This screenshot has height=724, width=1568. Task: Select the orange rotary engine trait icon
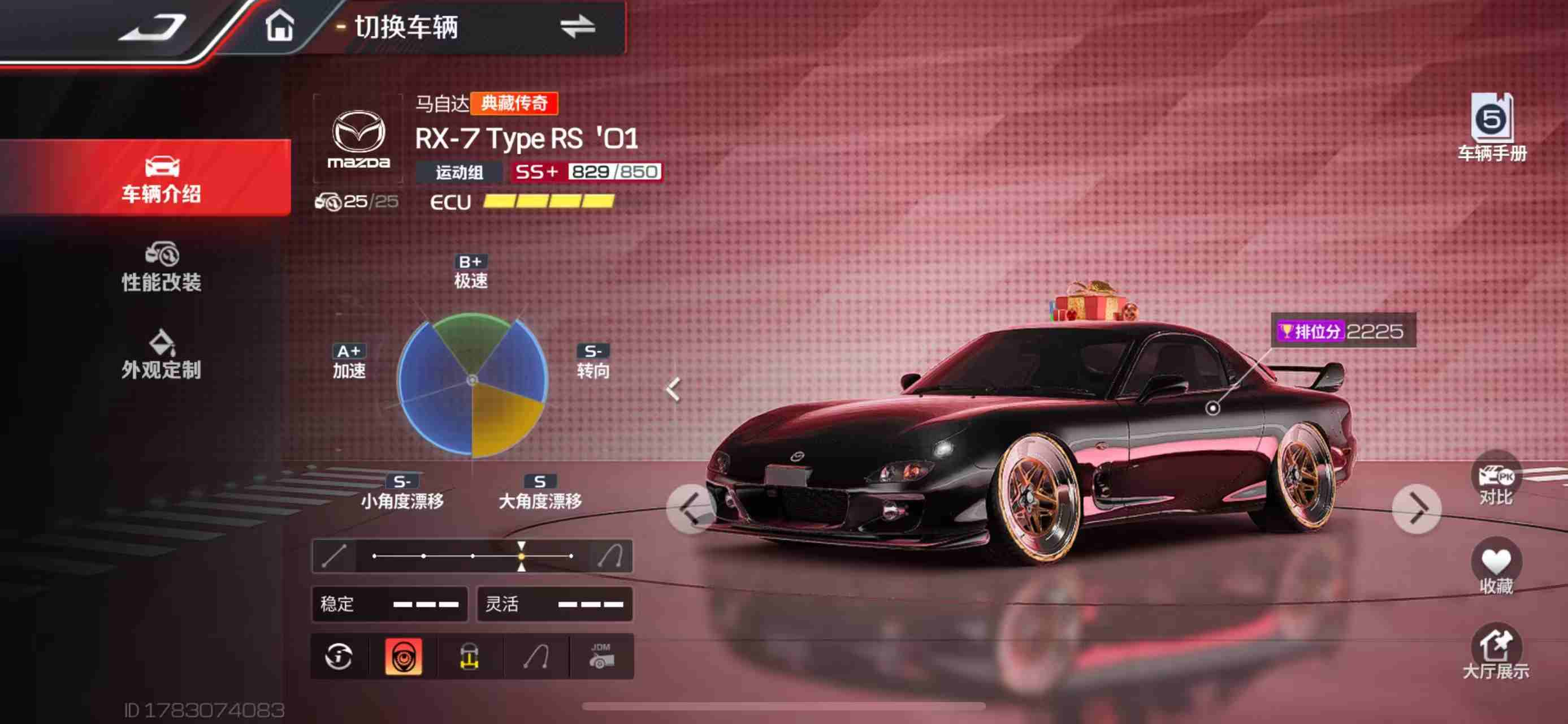point(403,656)
